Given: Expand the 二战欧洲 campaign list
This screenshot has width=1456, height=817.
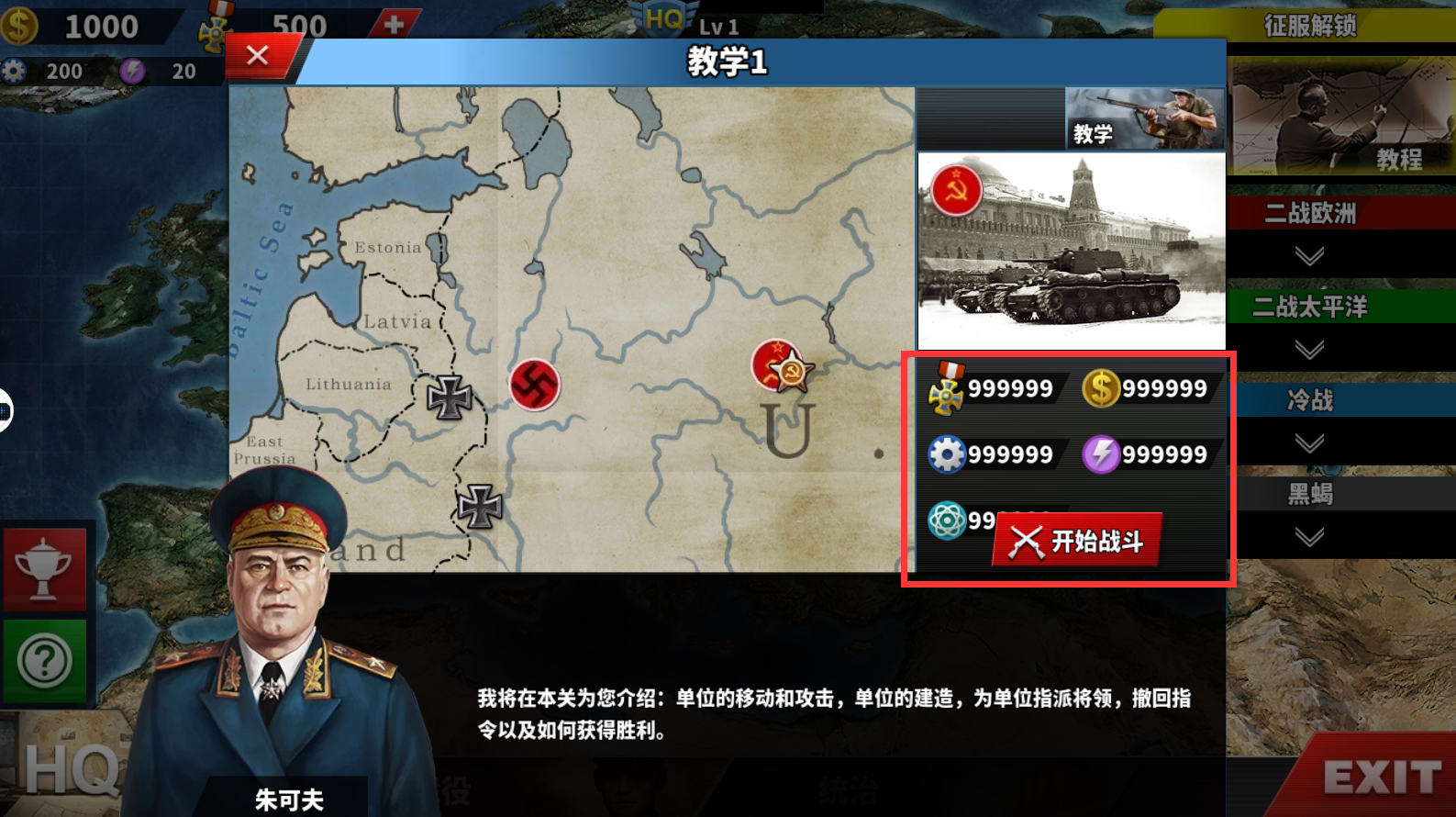Looking at the screenshot, I should [x=1309, y=255].
